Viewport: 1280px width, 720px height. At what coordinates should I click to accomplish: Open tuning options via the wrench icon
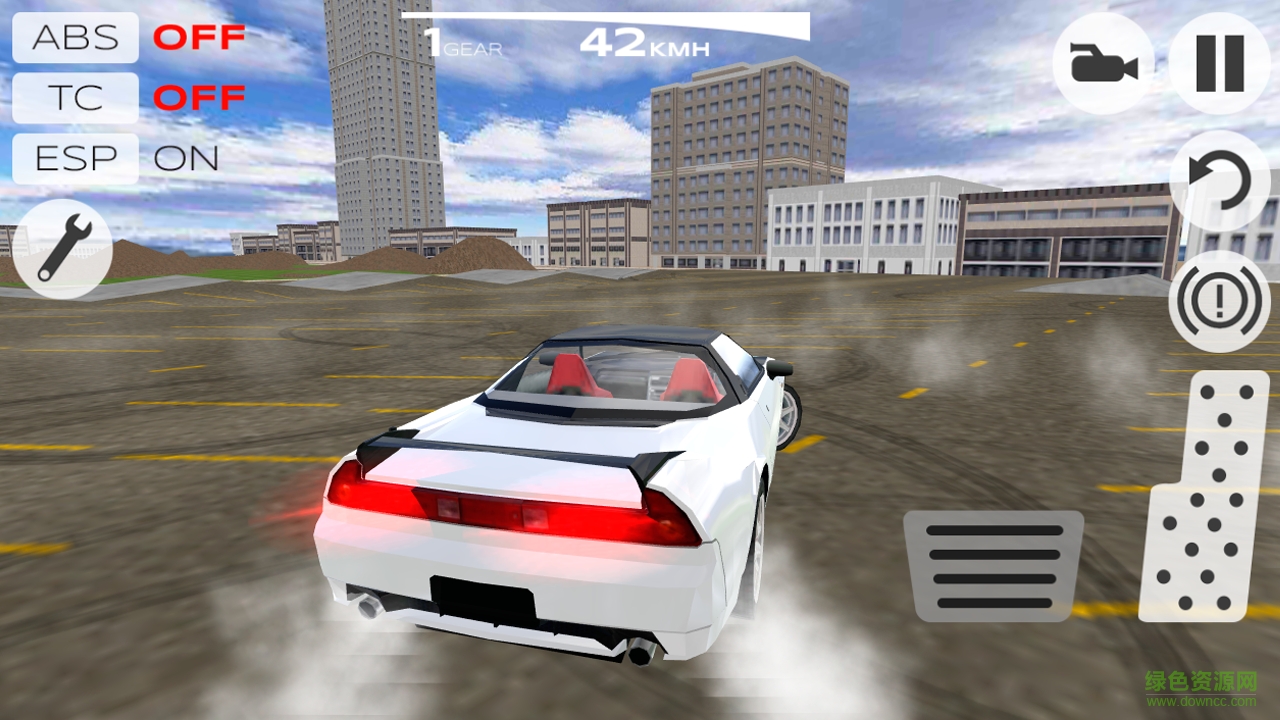[62, 248]
